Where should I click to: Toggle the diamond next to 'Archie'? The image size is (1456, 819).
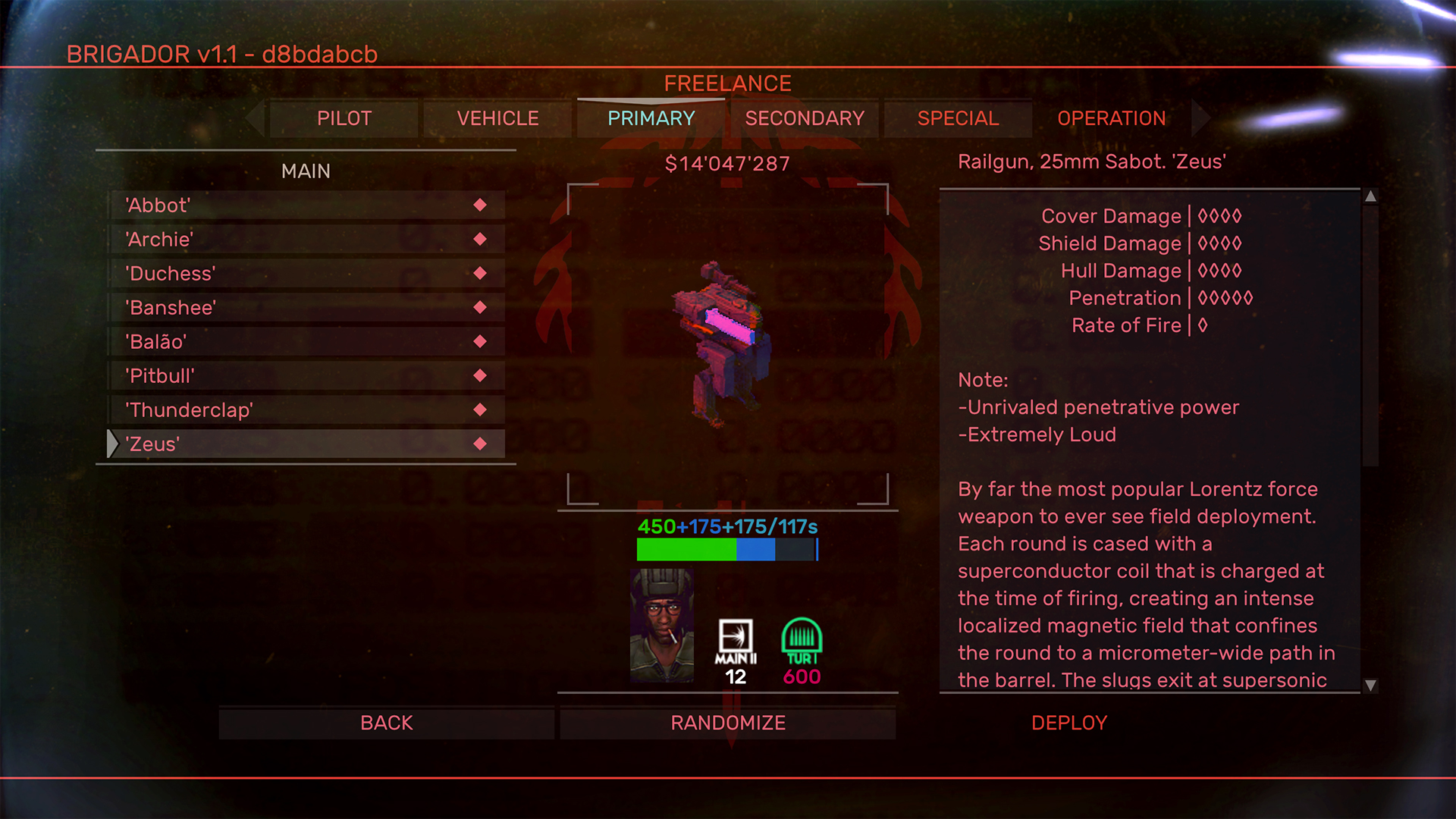(479, 239)
